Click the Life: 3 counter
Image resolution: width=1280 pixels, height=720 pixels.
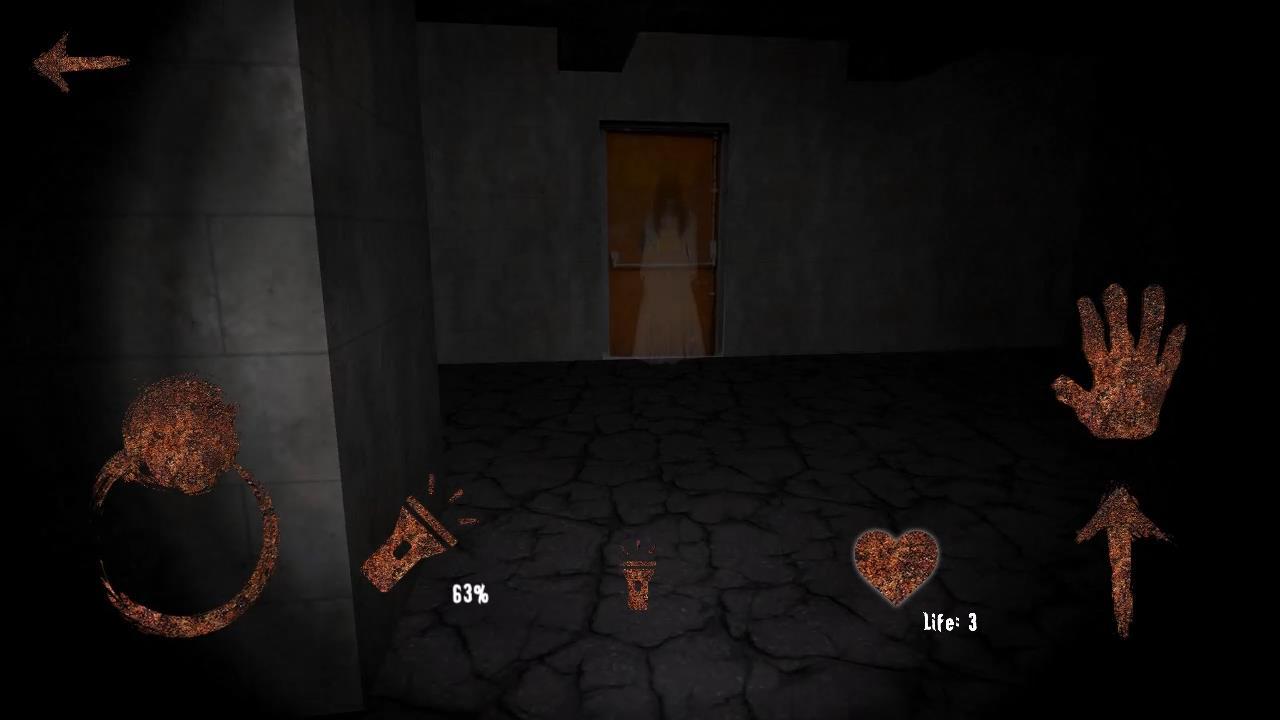pos(948,621)
